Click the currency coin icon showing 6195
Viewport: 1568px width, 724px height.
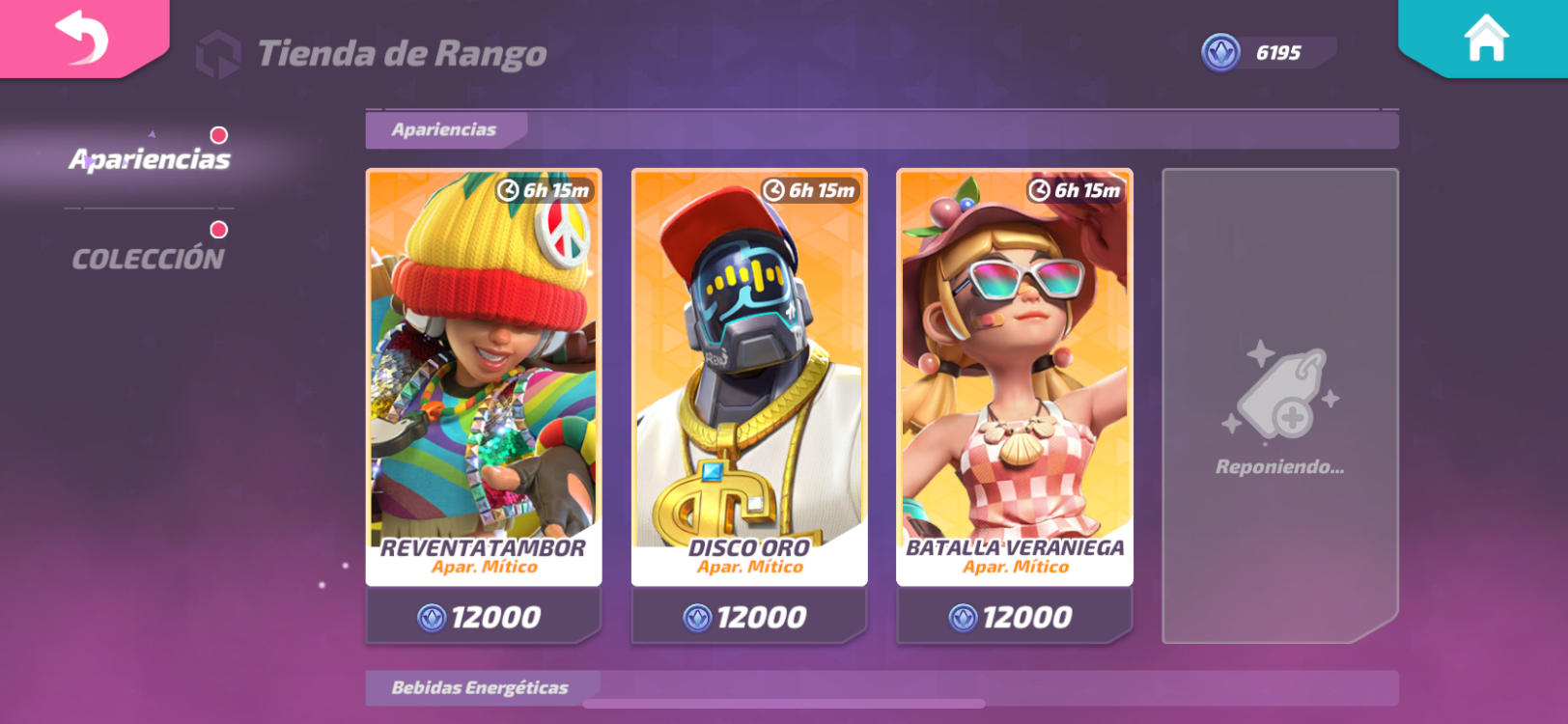click(x=1219, y=53)
